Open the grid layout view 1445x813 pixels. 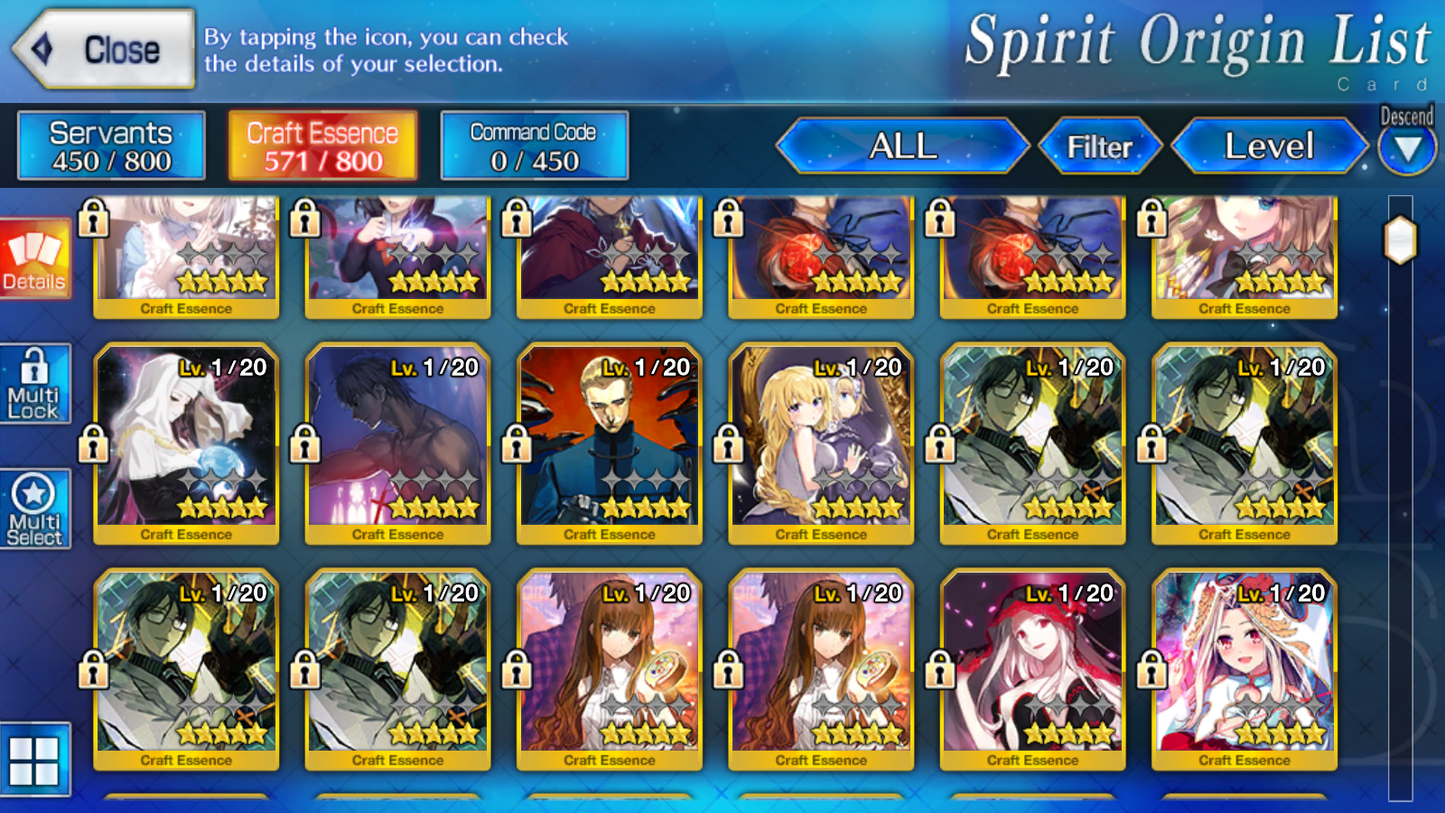tap(35, 760)
